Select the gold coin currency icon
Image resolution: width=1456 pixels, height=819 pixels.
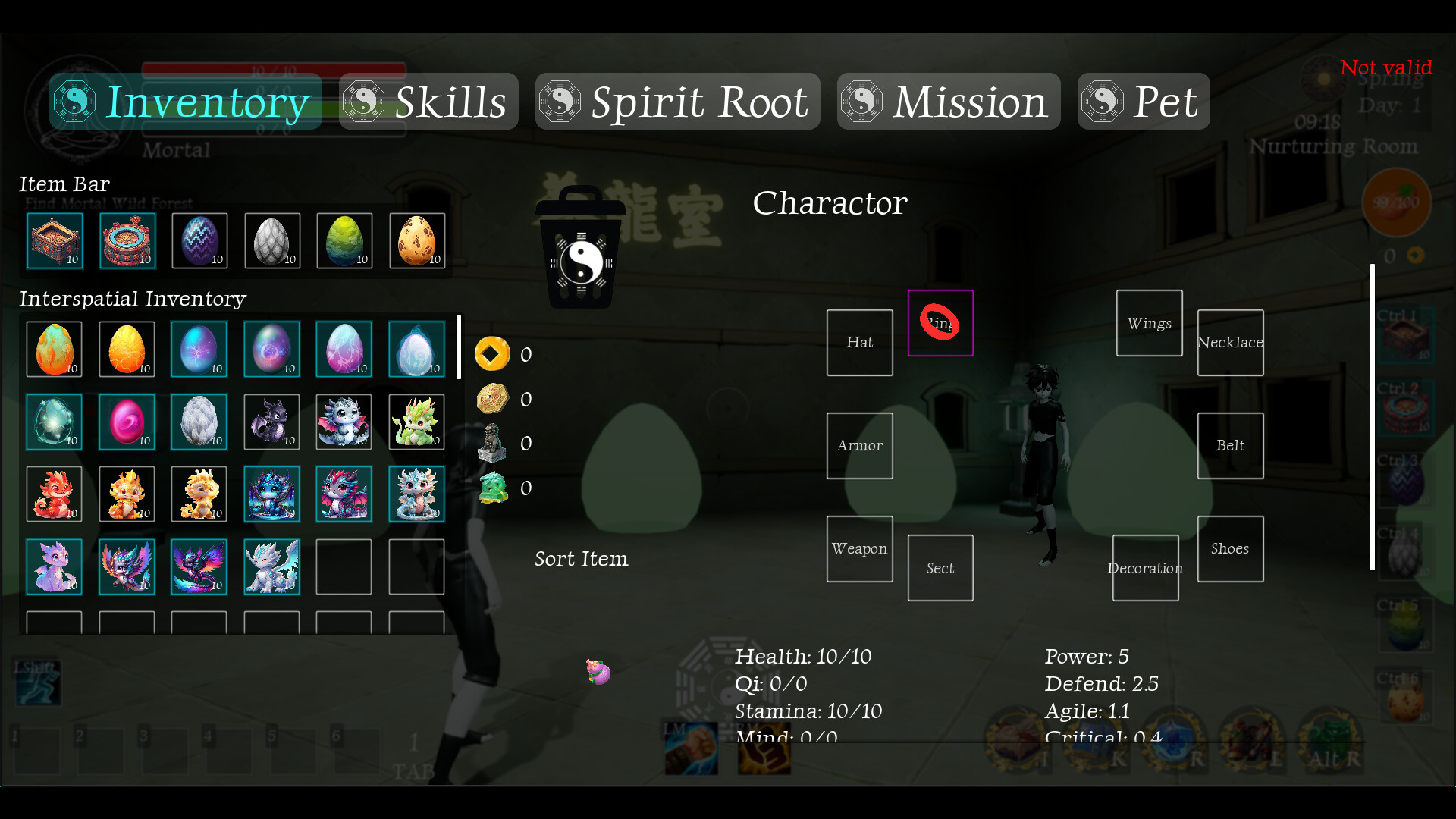pyautogui.click(x=493, y=353)
